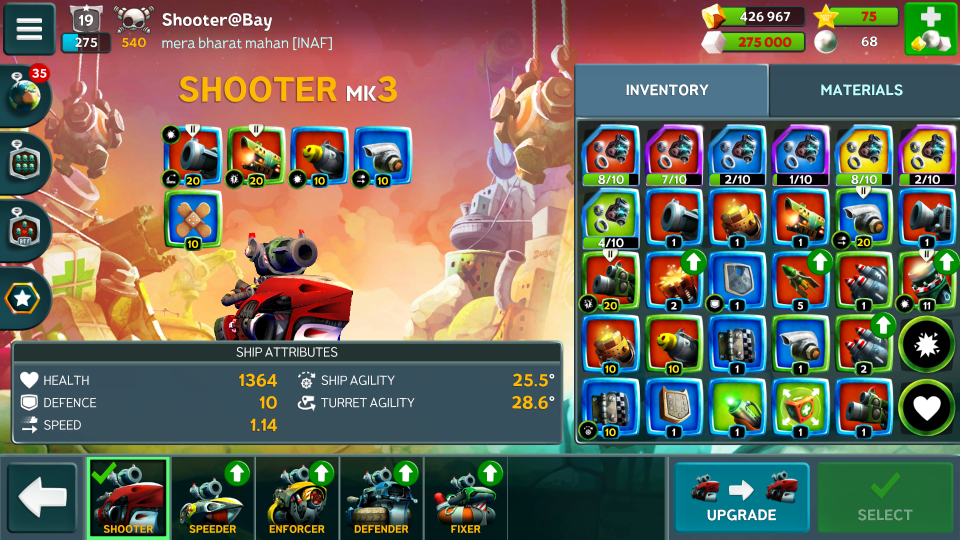
Task: Choose the Speeder ship
Action: tap(213, 498)
